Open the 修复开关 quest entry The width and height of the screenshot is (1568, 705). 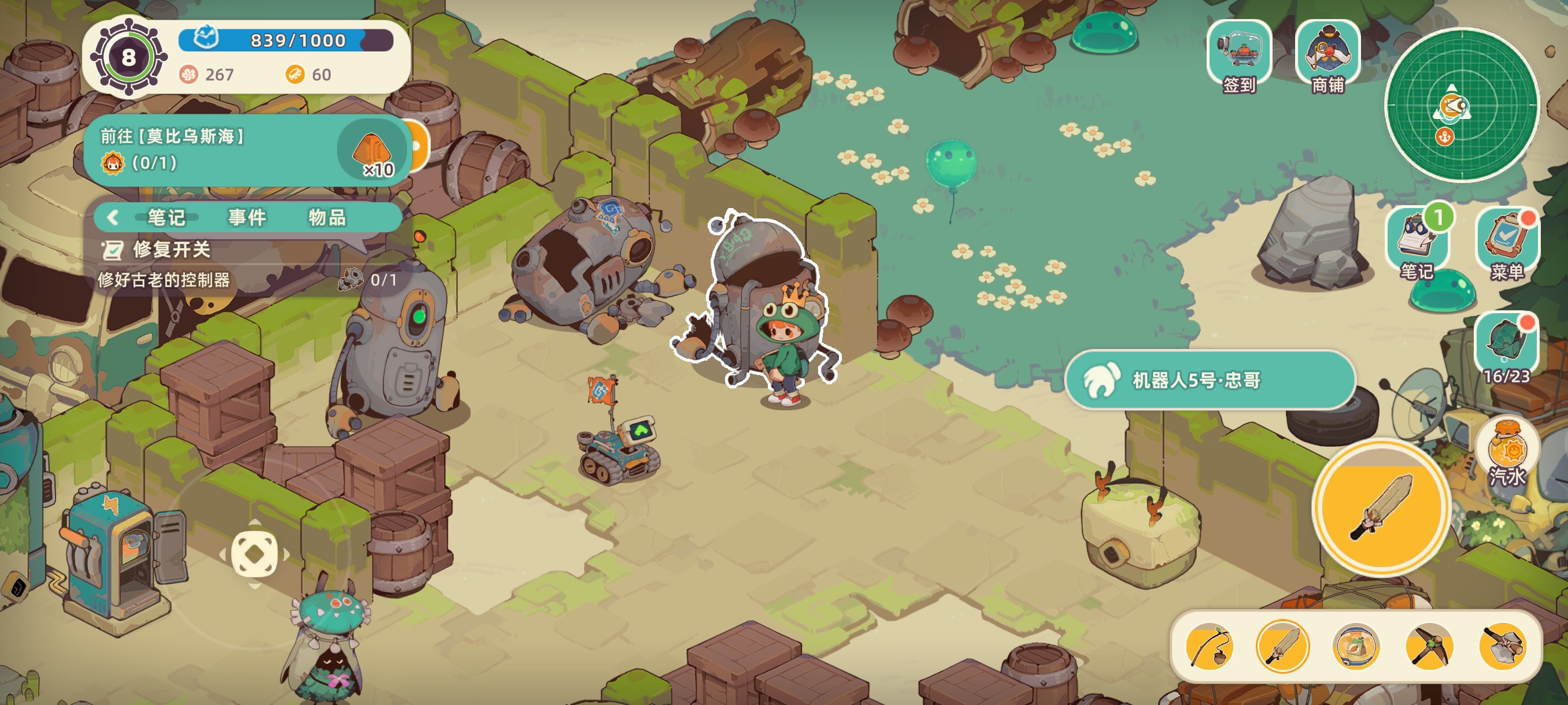pyautogui.click(x=172, y=250)
